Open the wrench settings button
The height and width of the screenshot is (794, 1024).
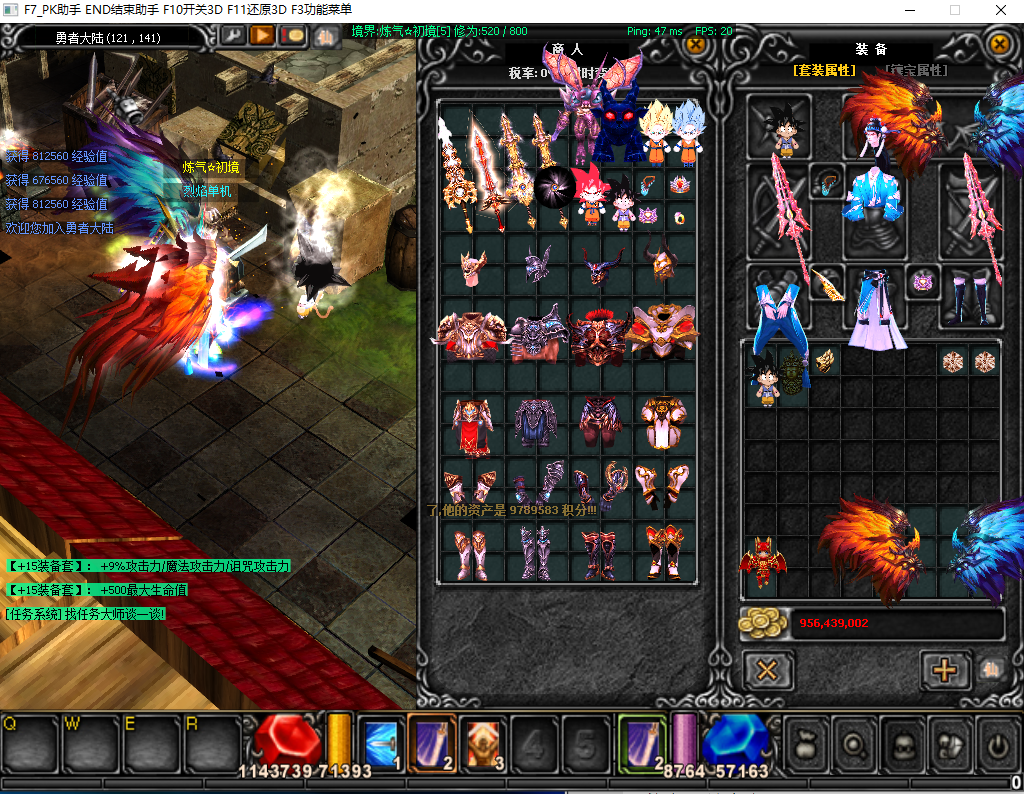click(233, 36)
